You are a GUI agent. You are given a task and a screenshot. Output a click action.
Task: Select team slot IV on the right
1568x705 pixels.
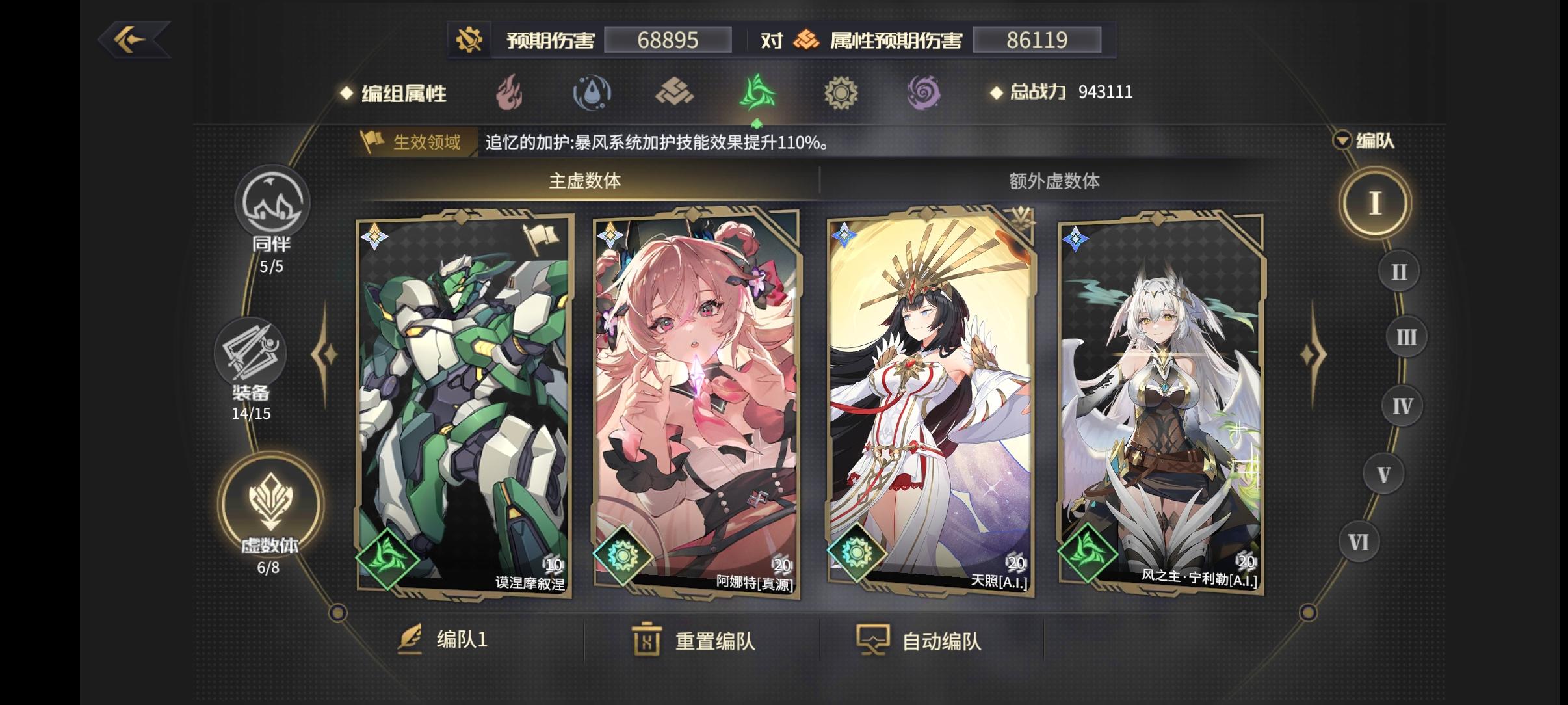tap(1403, 405)
